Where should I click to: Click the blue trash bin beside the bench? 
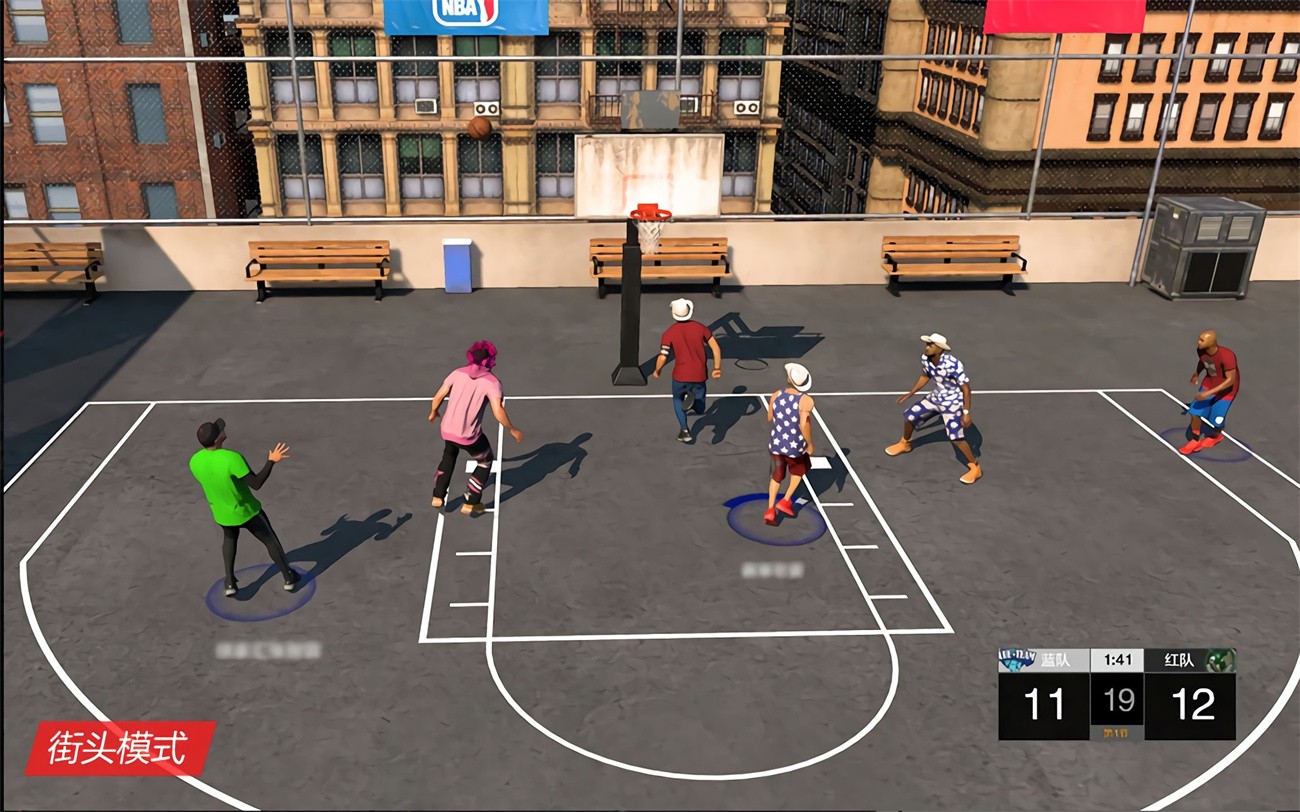[458, 263]
